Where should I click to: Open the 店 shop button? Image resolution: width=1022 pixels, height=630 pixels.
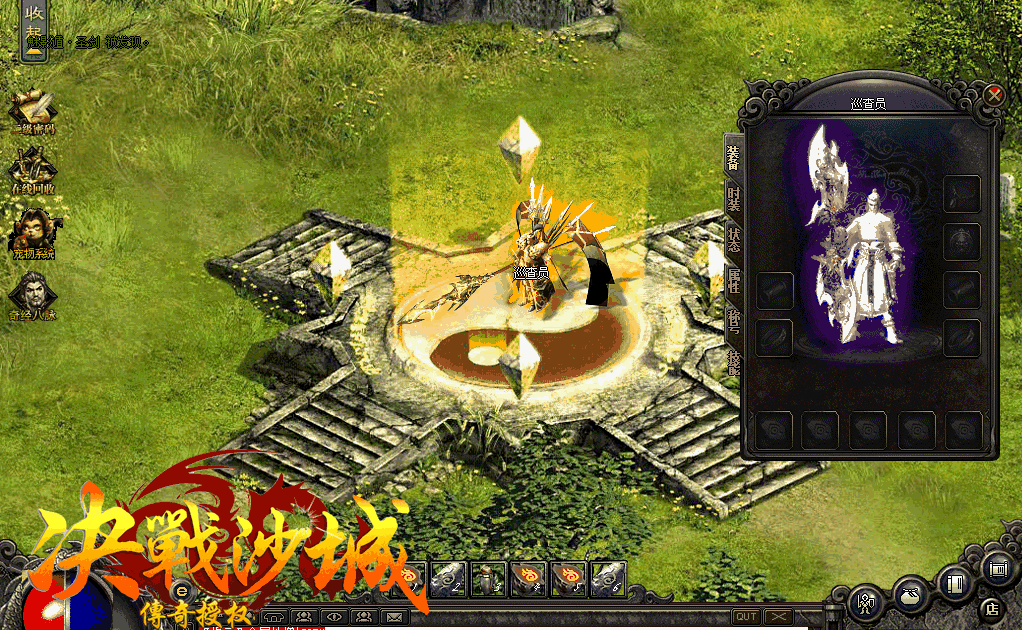[x=993, y=606]
